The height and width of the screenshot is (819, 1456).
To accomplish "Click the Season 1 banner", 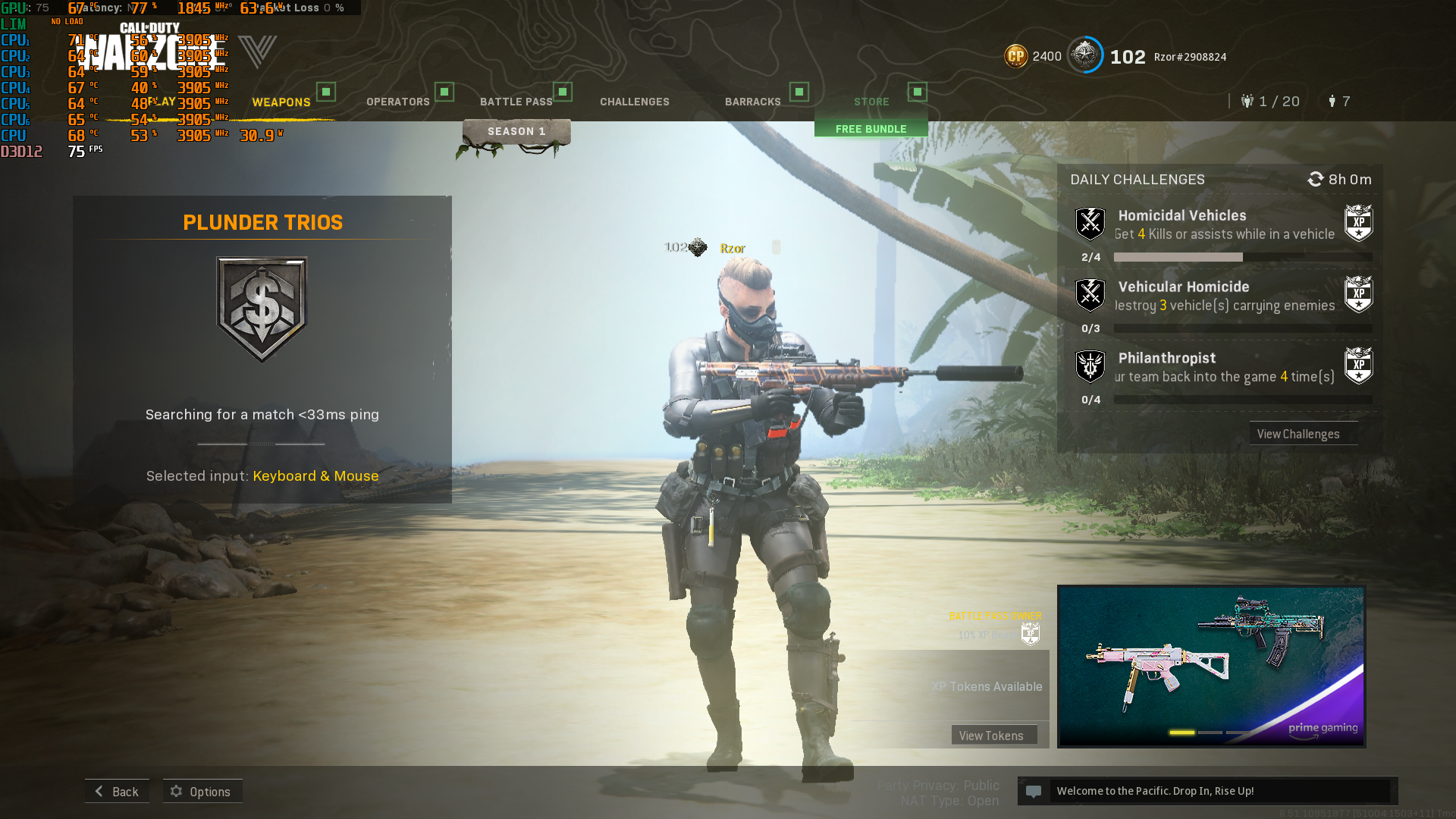I will (x=516, y=131).
